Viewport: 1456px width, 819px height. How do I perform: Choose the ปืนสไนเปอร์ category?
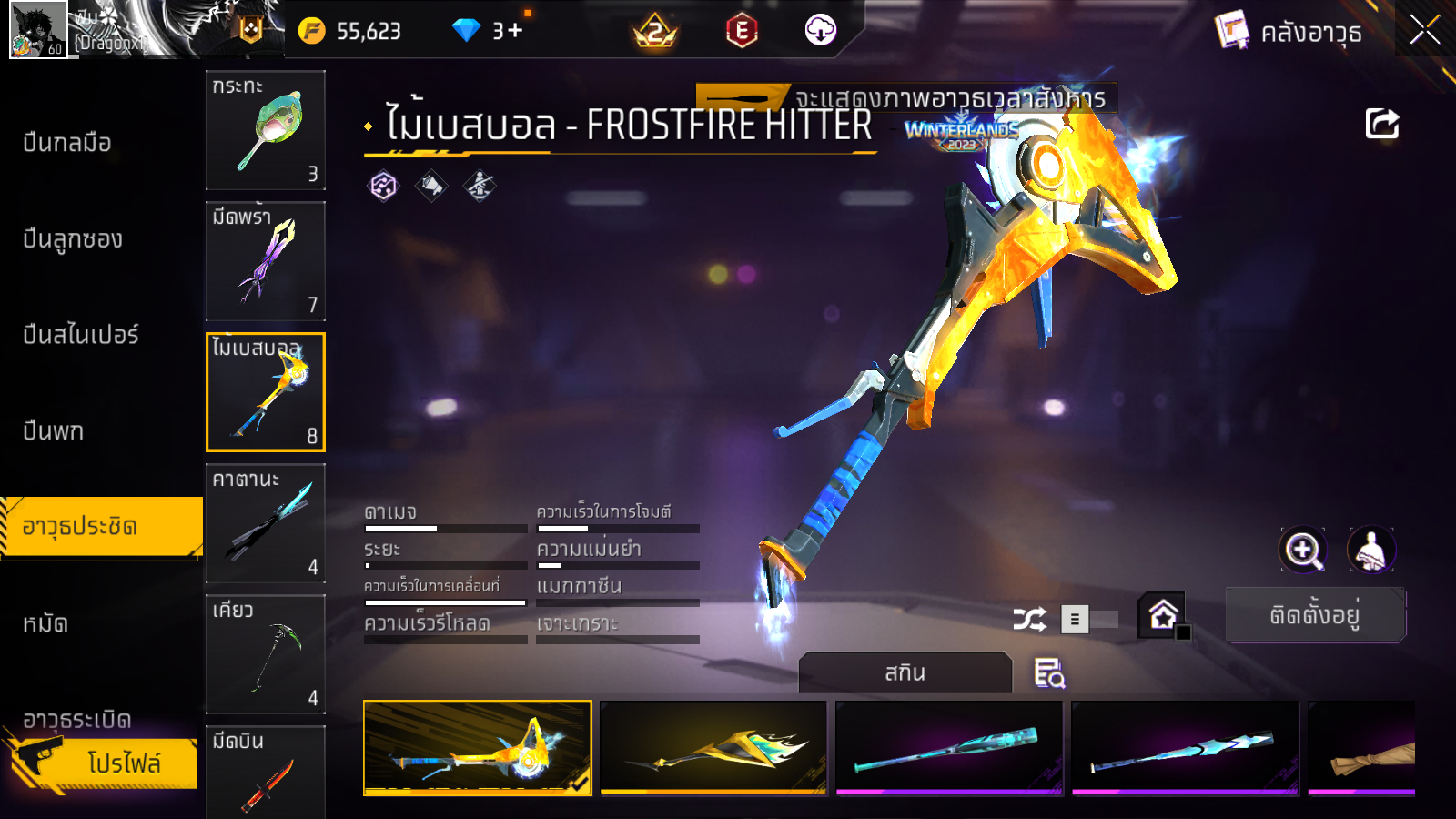[x=81, y=335]
